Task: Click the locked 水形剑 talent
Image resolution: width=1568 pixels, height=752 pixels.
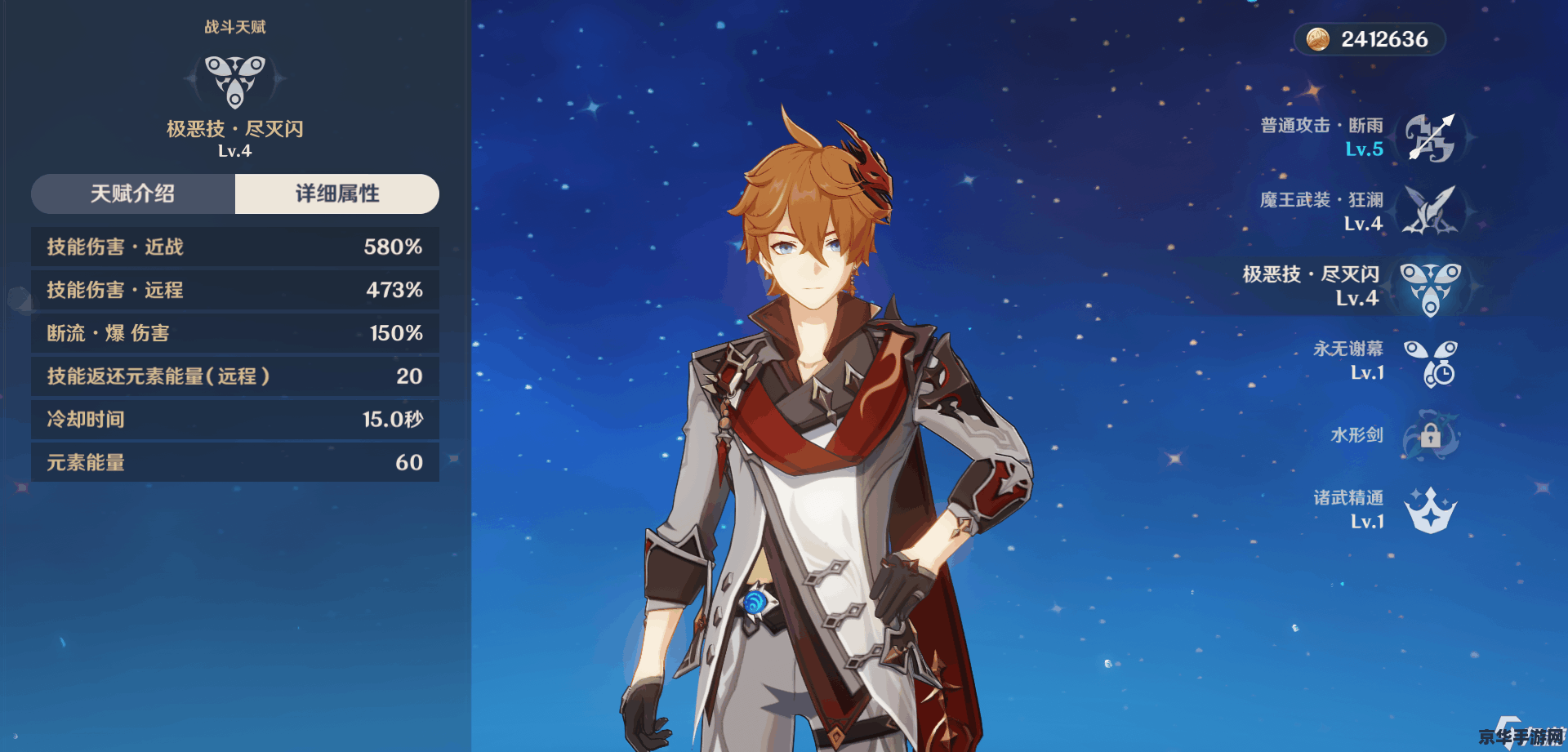Action: 1430,435
